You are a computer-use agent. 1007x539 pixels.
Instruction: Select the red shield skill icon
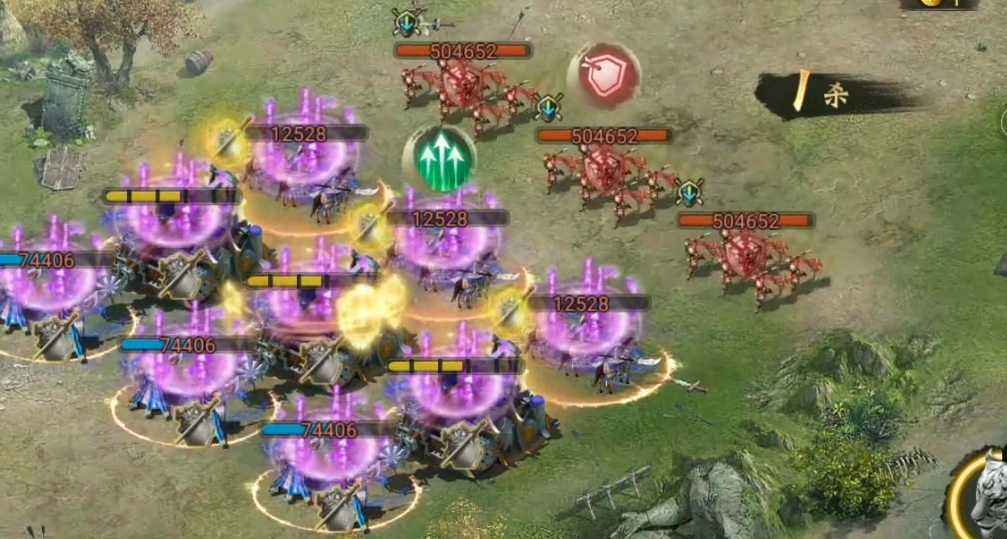[x=603, y=76]
